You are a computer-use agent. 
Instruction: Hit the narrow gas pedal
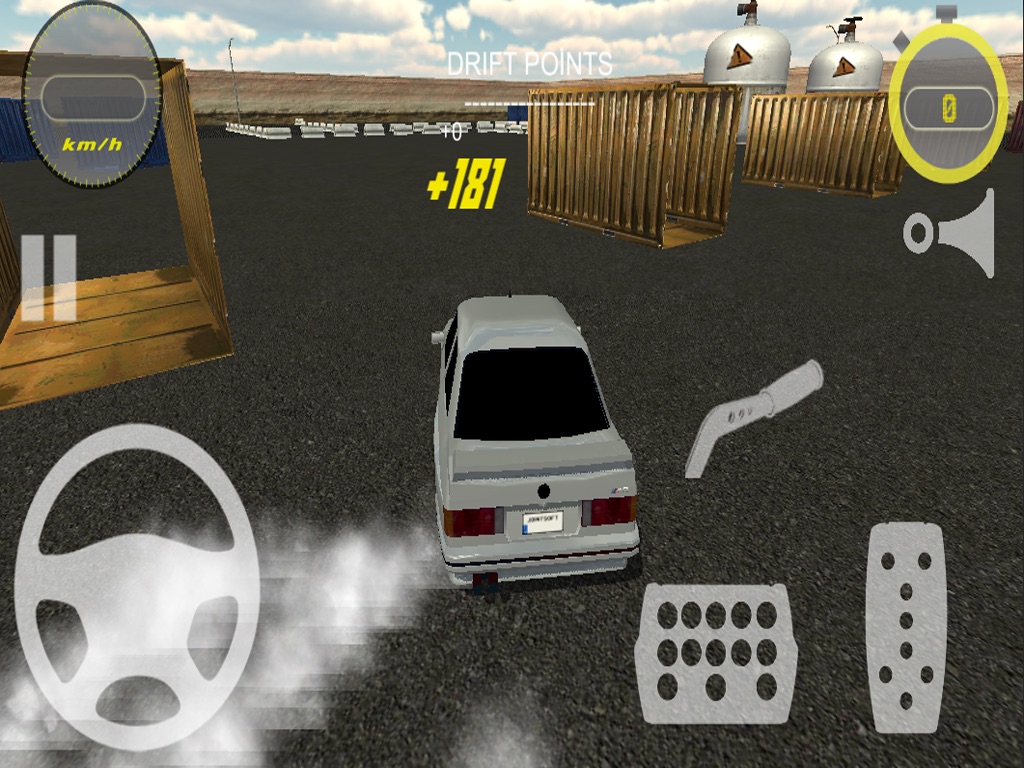(x=905, y=627)
